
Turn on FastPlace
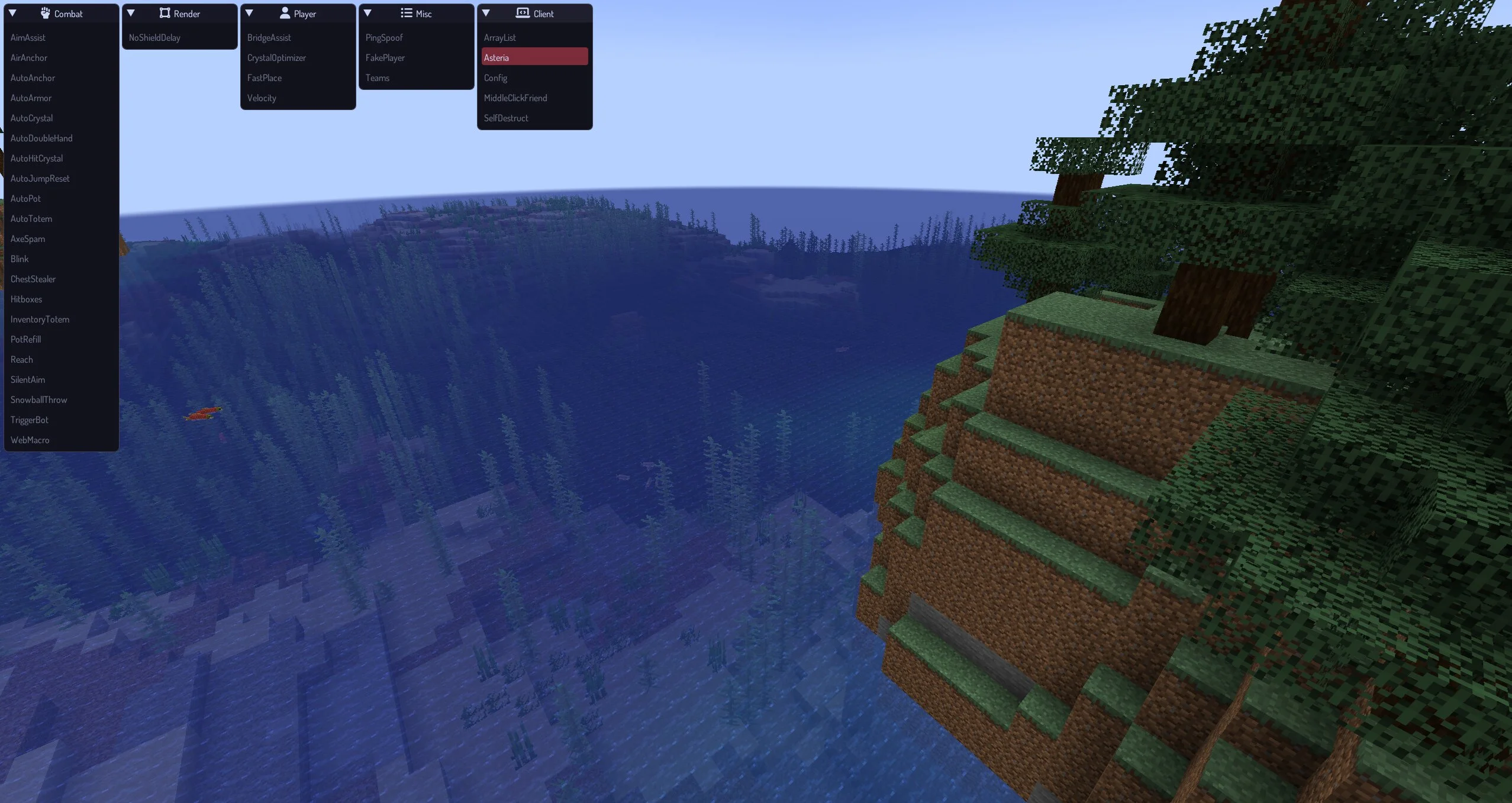coord(265,78)
